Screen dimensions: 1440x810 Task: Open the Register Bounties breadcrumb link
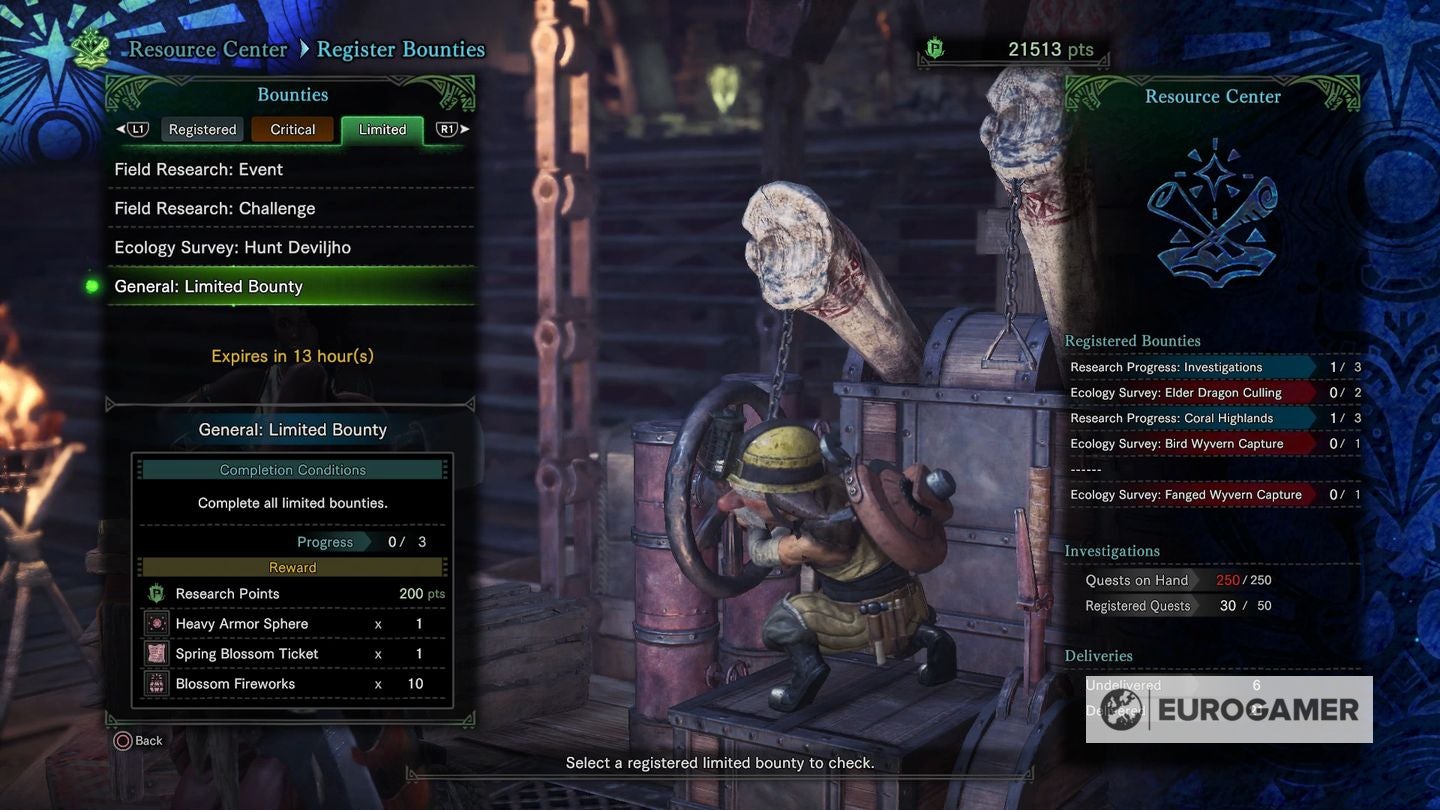click(x=400, y=48)
